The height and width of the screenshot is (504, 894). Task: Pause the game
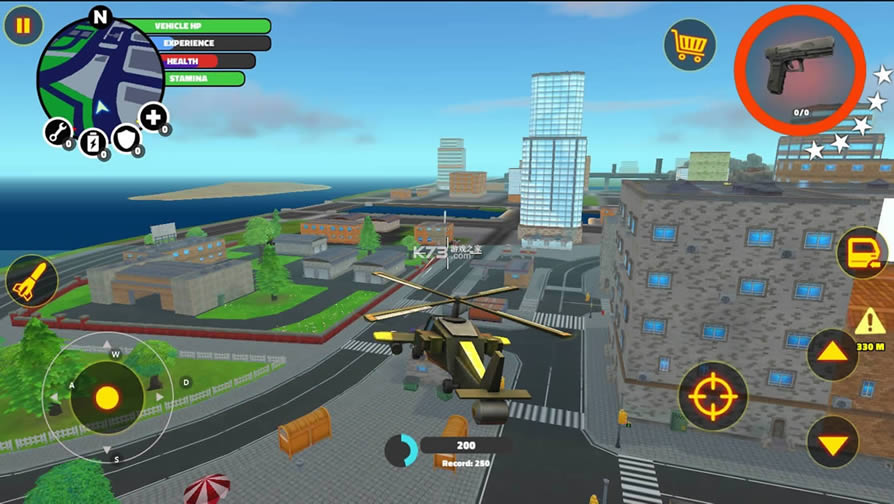coord(23,25)
